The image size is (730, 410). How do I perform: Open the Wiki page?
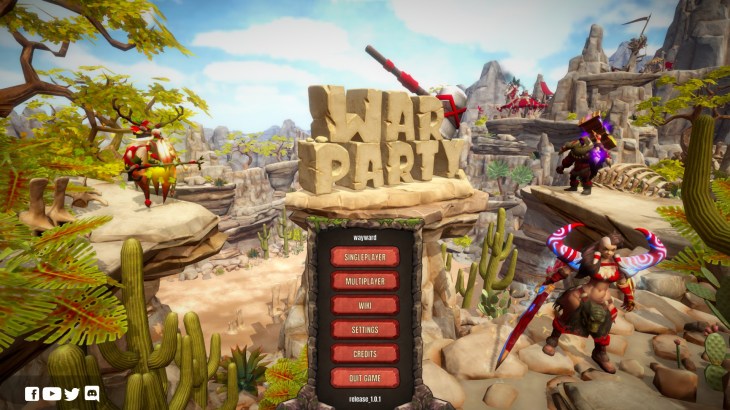pyautogui.click(x=365, y=305)
